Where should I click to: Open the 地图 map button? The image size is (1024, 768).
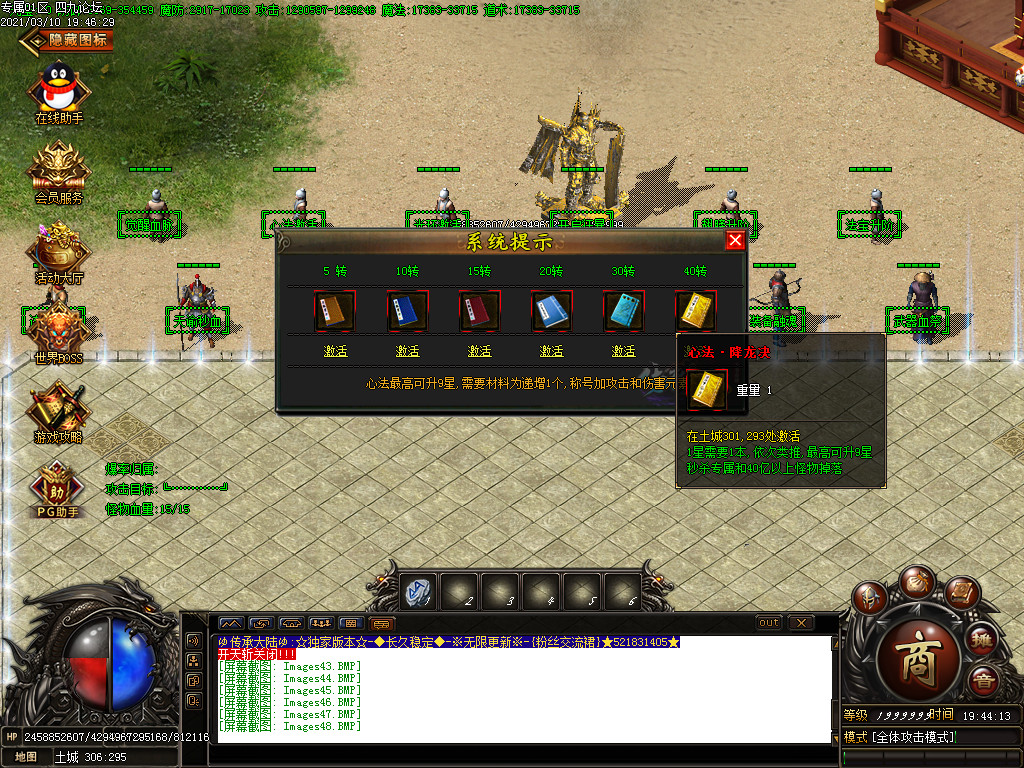coord(26,757)
